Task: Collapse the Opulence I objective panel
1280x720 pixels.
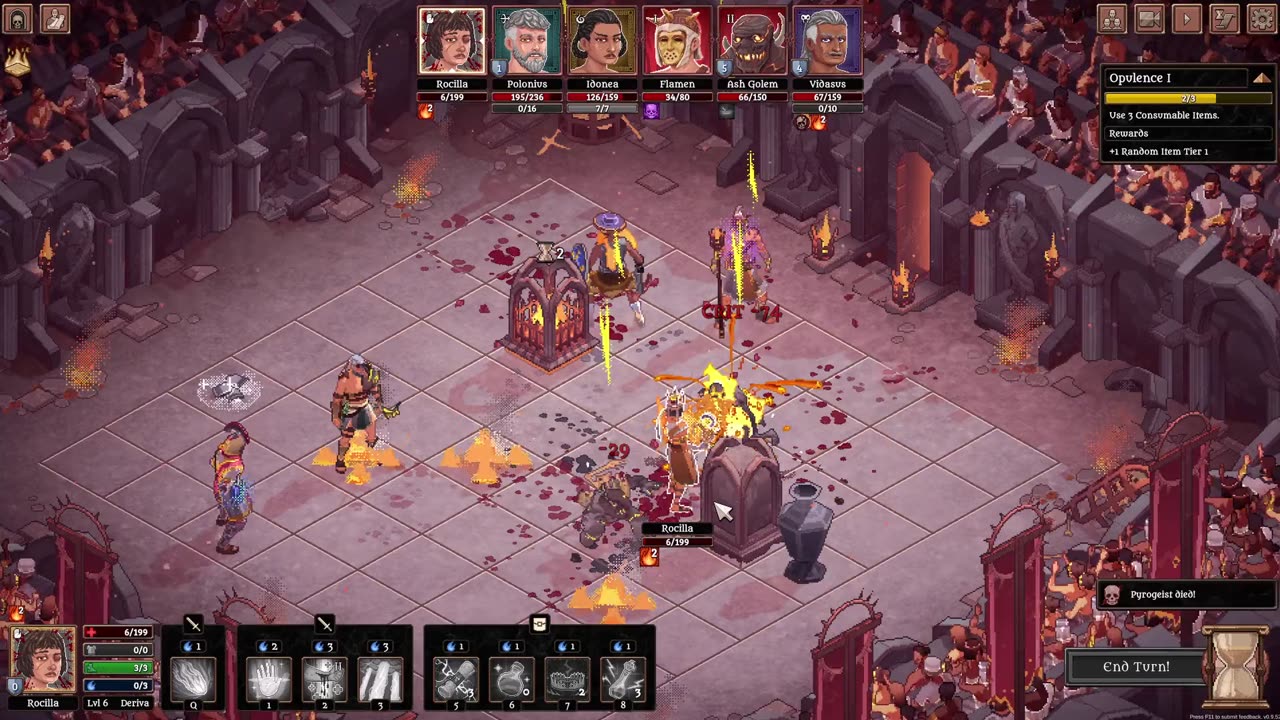Action: coord(1261,78)
